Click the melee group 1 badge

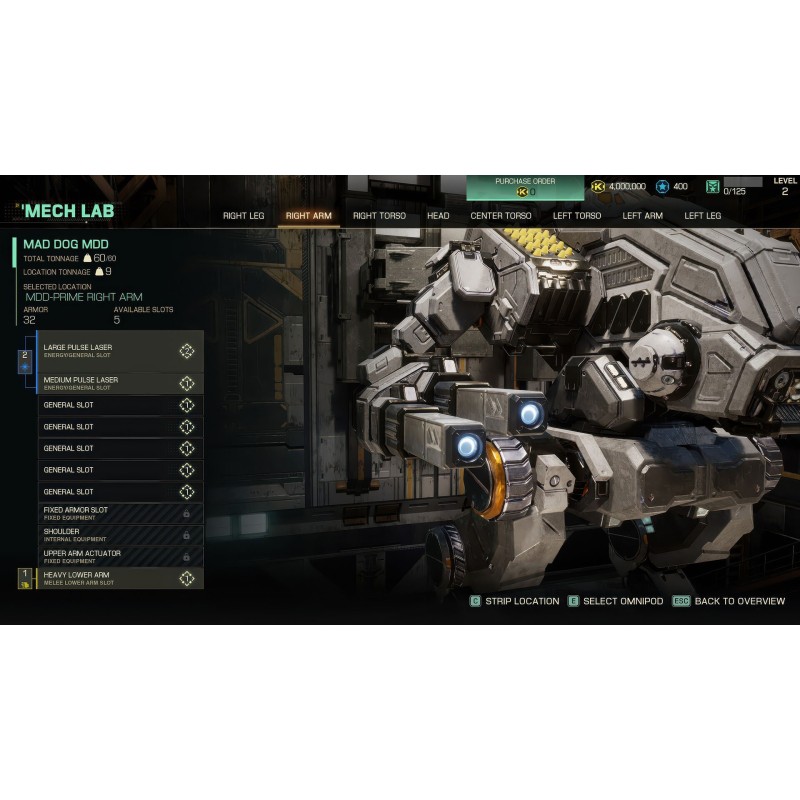pyautogui.click(x=26, y=578)
